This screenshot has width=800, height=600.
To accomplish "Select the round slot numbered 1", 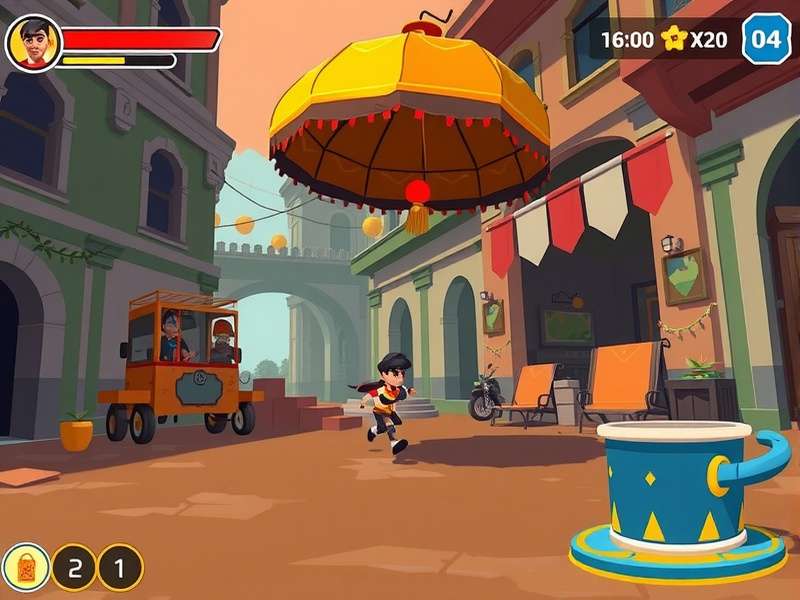I will pyautogui.click(x=120, y=568).
